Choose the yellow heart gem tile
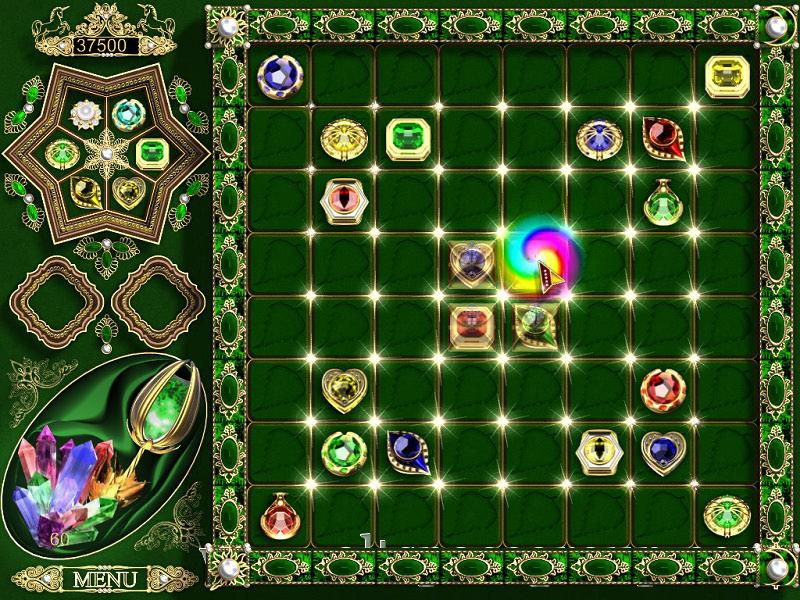Screen dimensions: 800x600 point(342,390)
